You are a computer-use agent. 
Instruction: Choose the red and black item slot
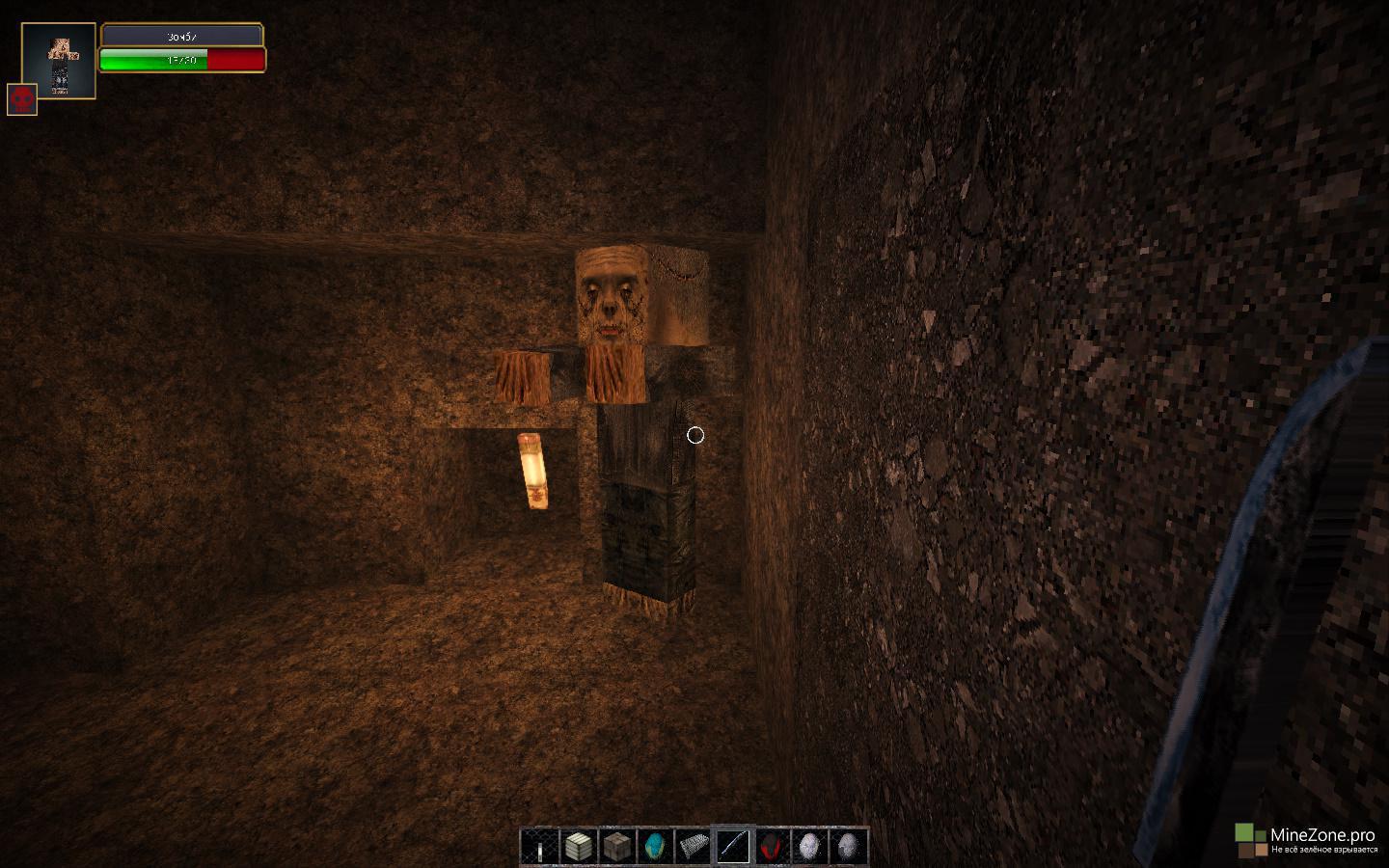pos(771,847)
